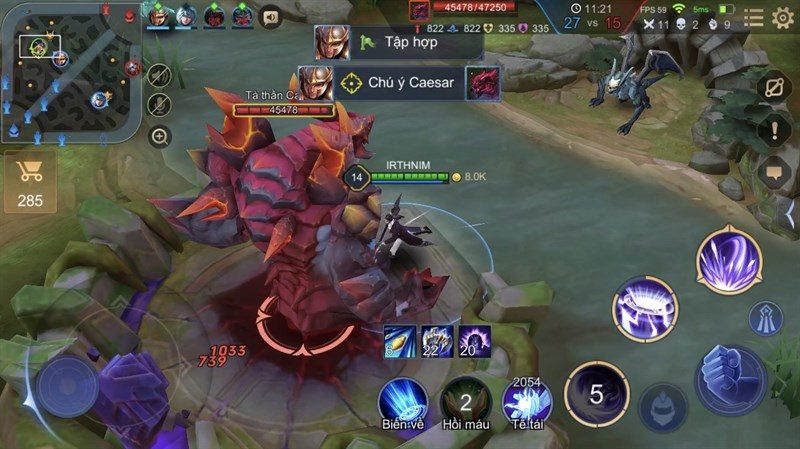Open the shop cart showing 285 gold
800x449 pixels.
click(x=30, y=182)
